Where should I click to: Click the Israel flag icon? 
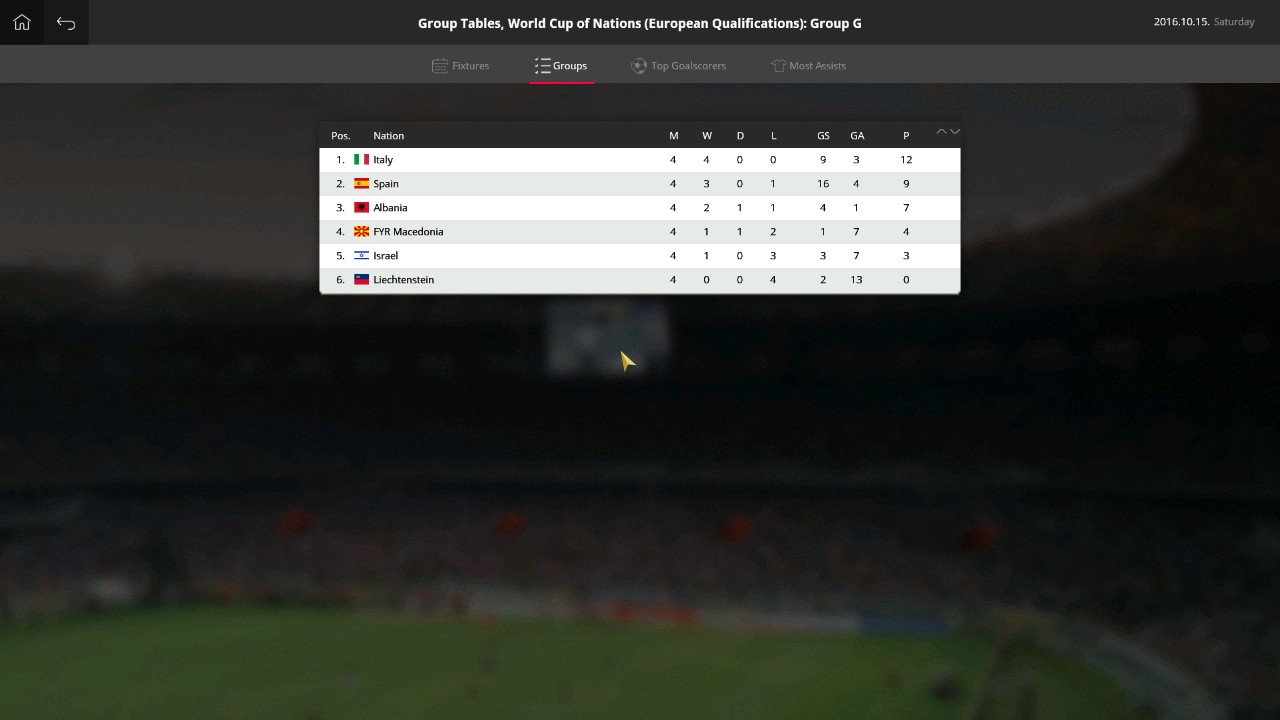point(361,255)
